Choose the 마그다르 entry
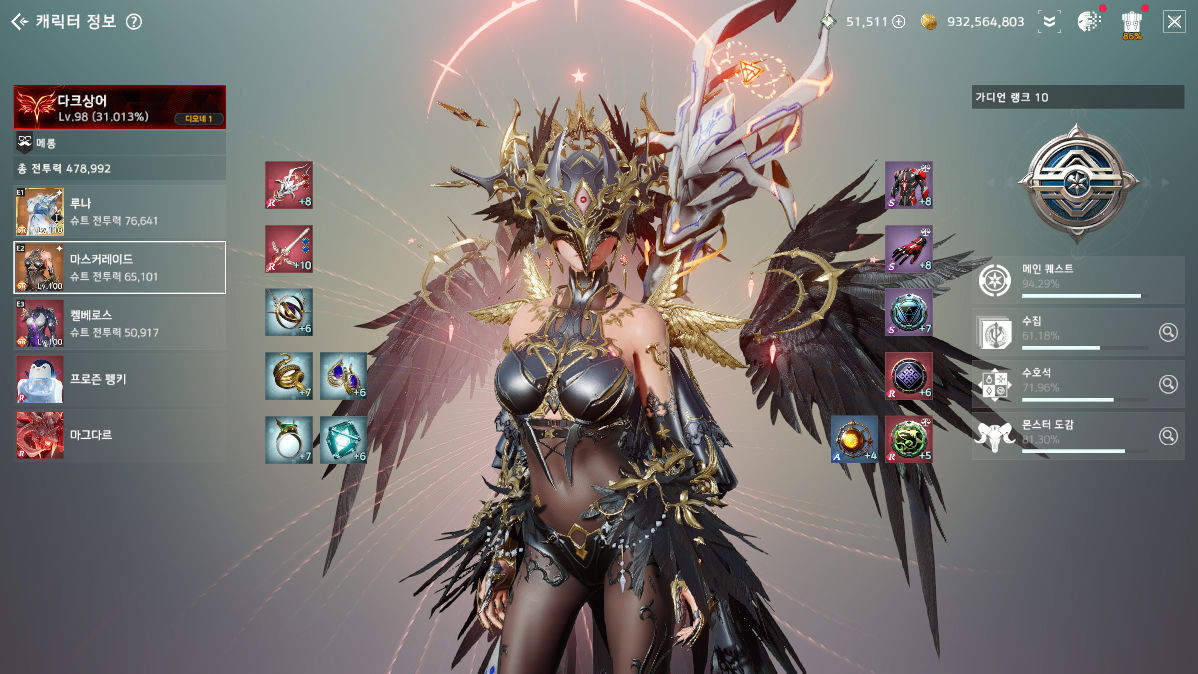 (x=120, y=436)
